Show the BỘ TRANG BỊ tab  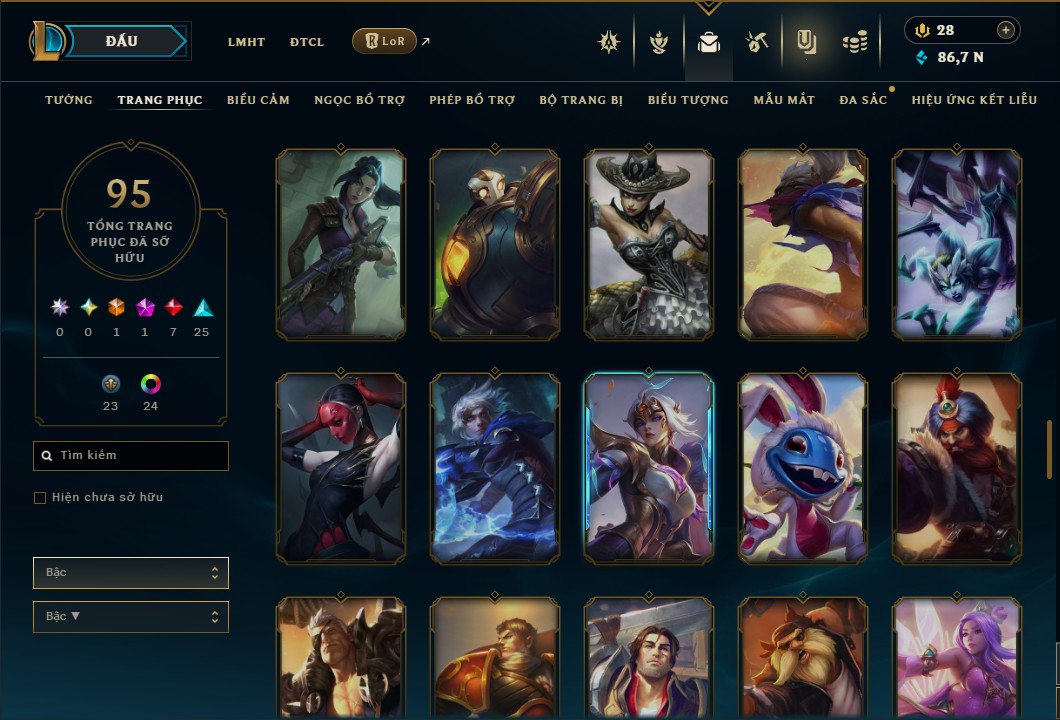pos(581,100)
